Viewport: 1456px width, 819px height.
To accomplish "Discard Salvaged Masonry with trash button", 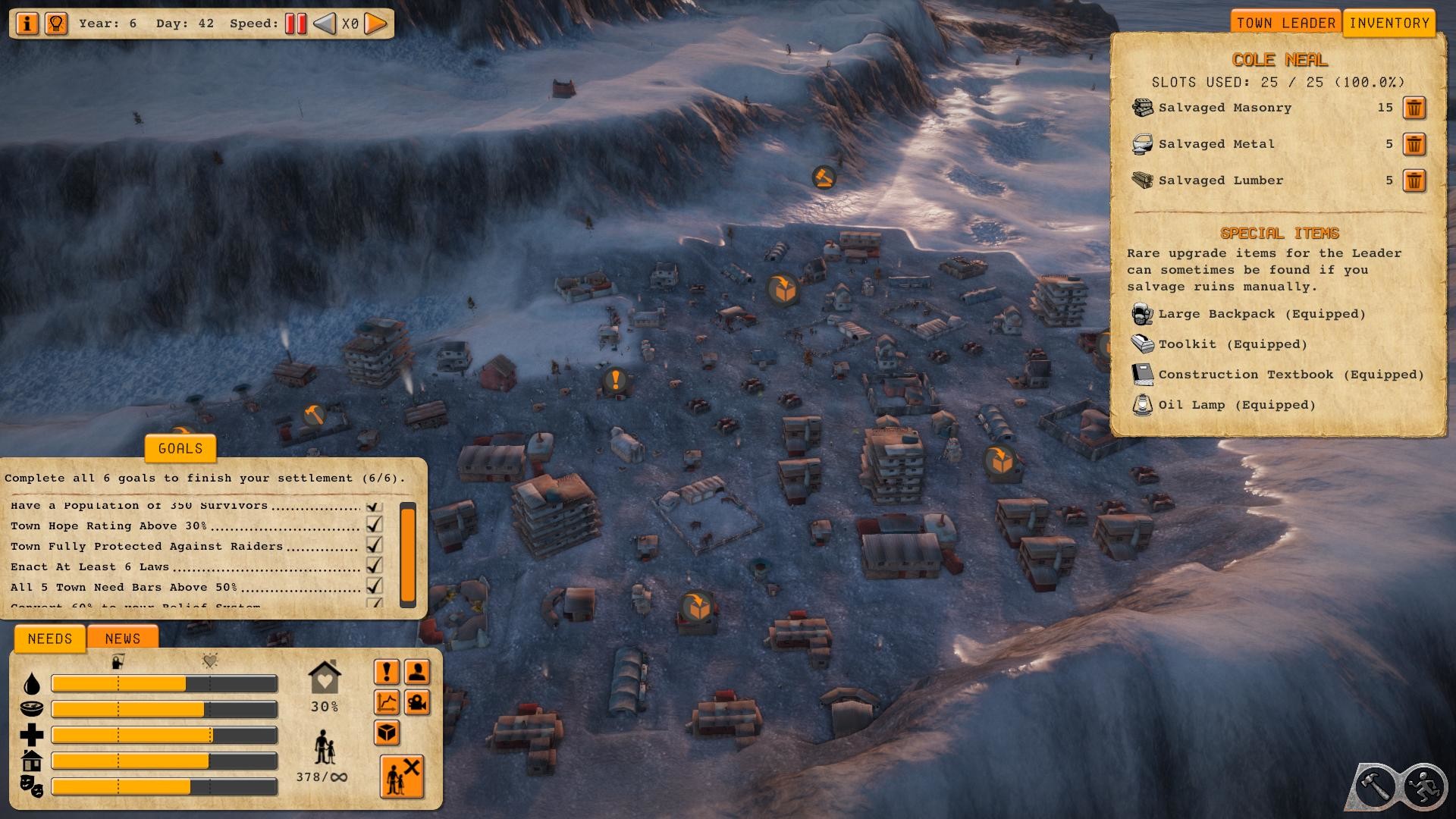I will 1414,108.
